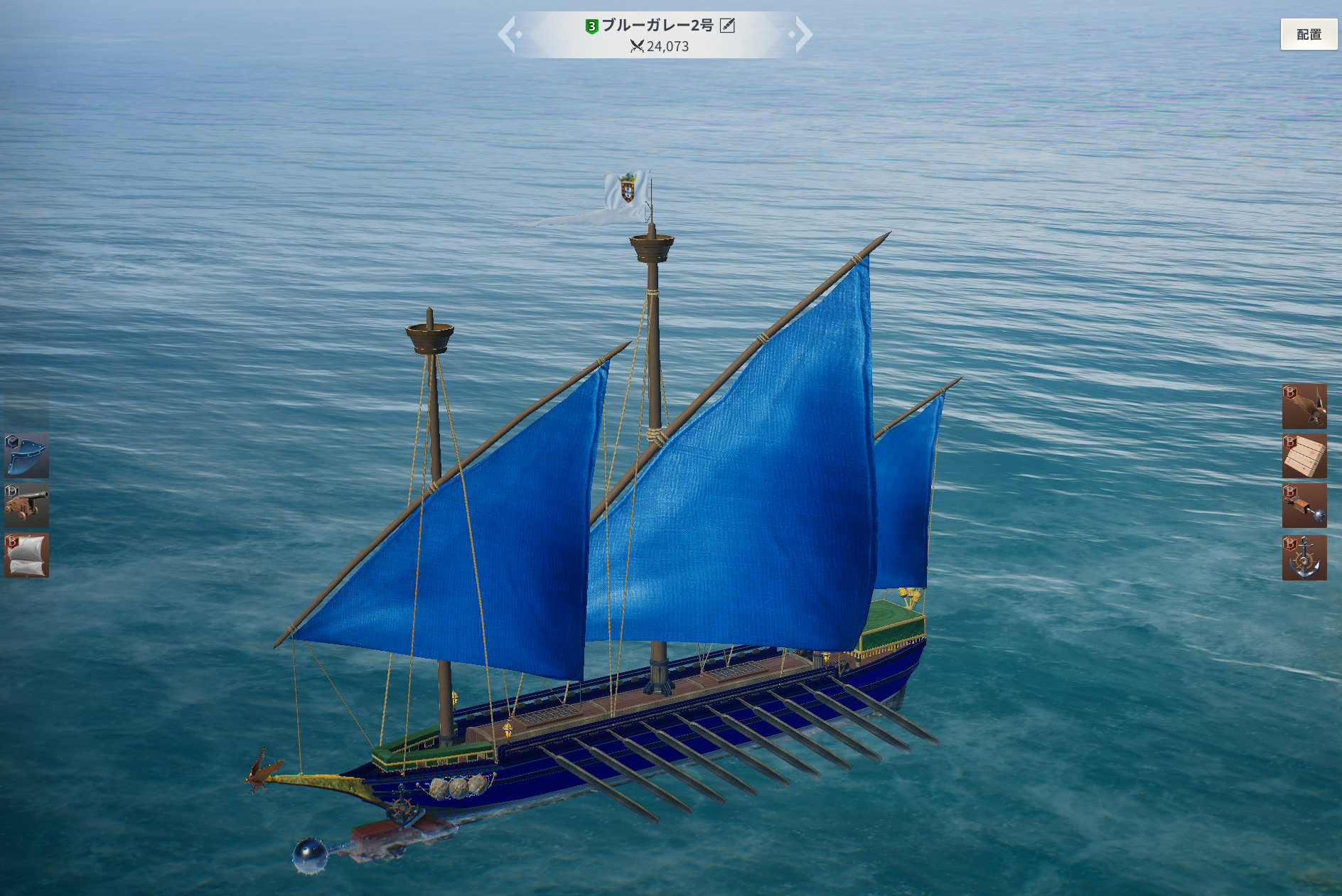Open the 配置 button
This screenshot has height=896, width=1342.
click(x=1308, y=34)
